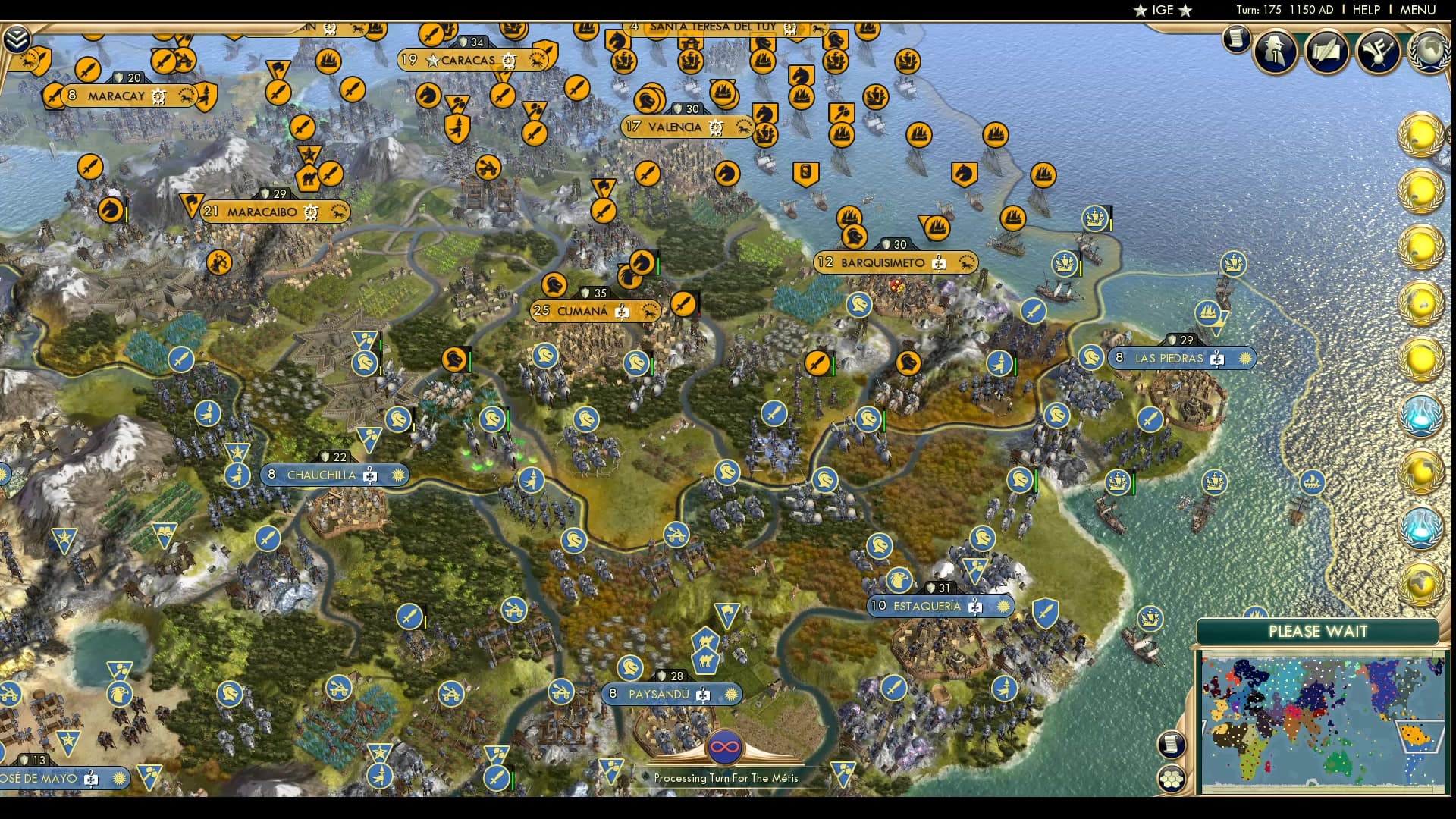Click the infinity symbol above Processing Turn text
The width and height of the screenshot is (1456, 819).
[x=726, y=747]
